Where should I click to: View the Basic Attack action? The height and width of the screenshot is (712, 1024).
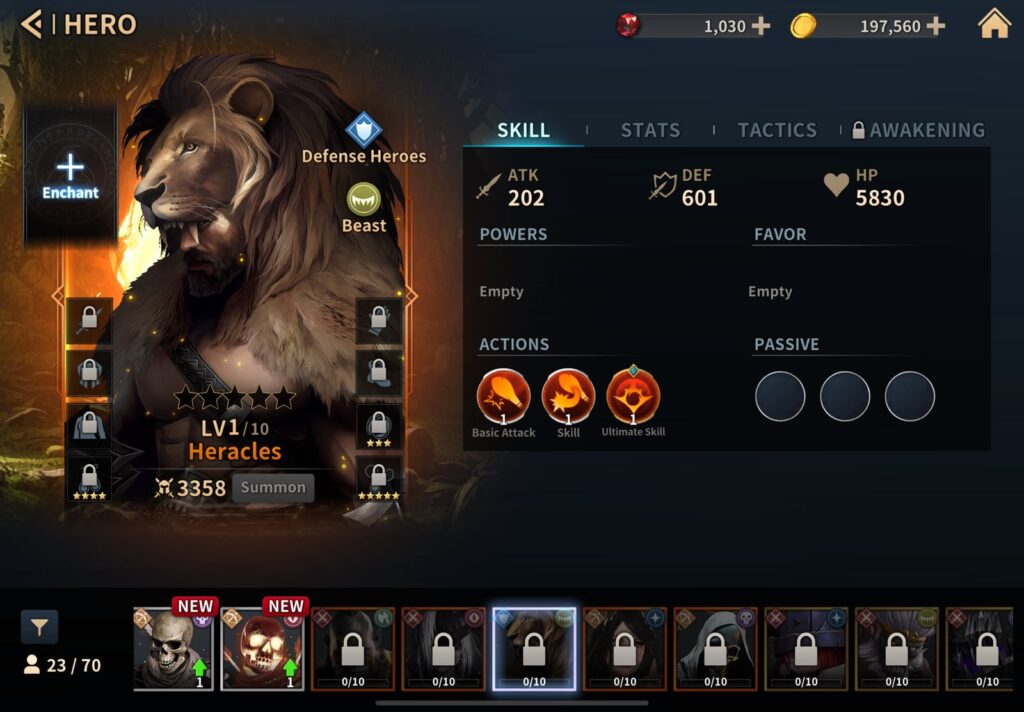[x=503, y=396]
